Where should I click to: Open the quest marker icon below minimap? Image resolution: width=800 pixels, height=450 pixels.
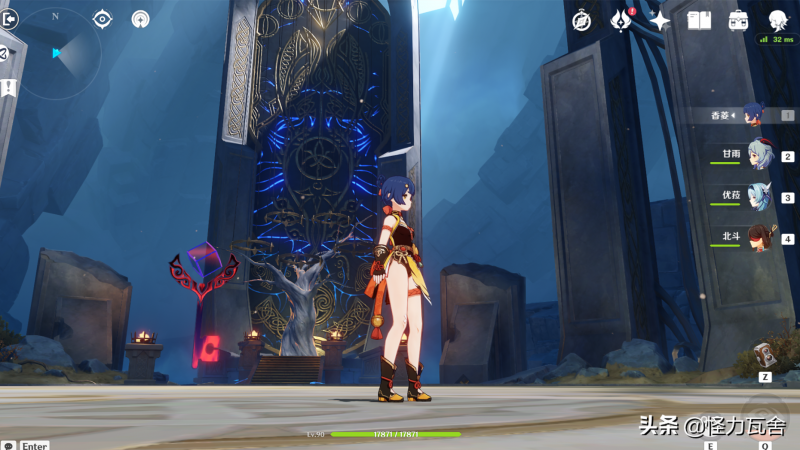click(x=9, y=88)
